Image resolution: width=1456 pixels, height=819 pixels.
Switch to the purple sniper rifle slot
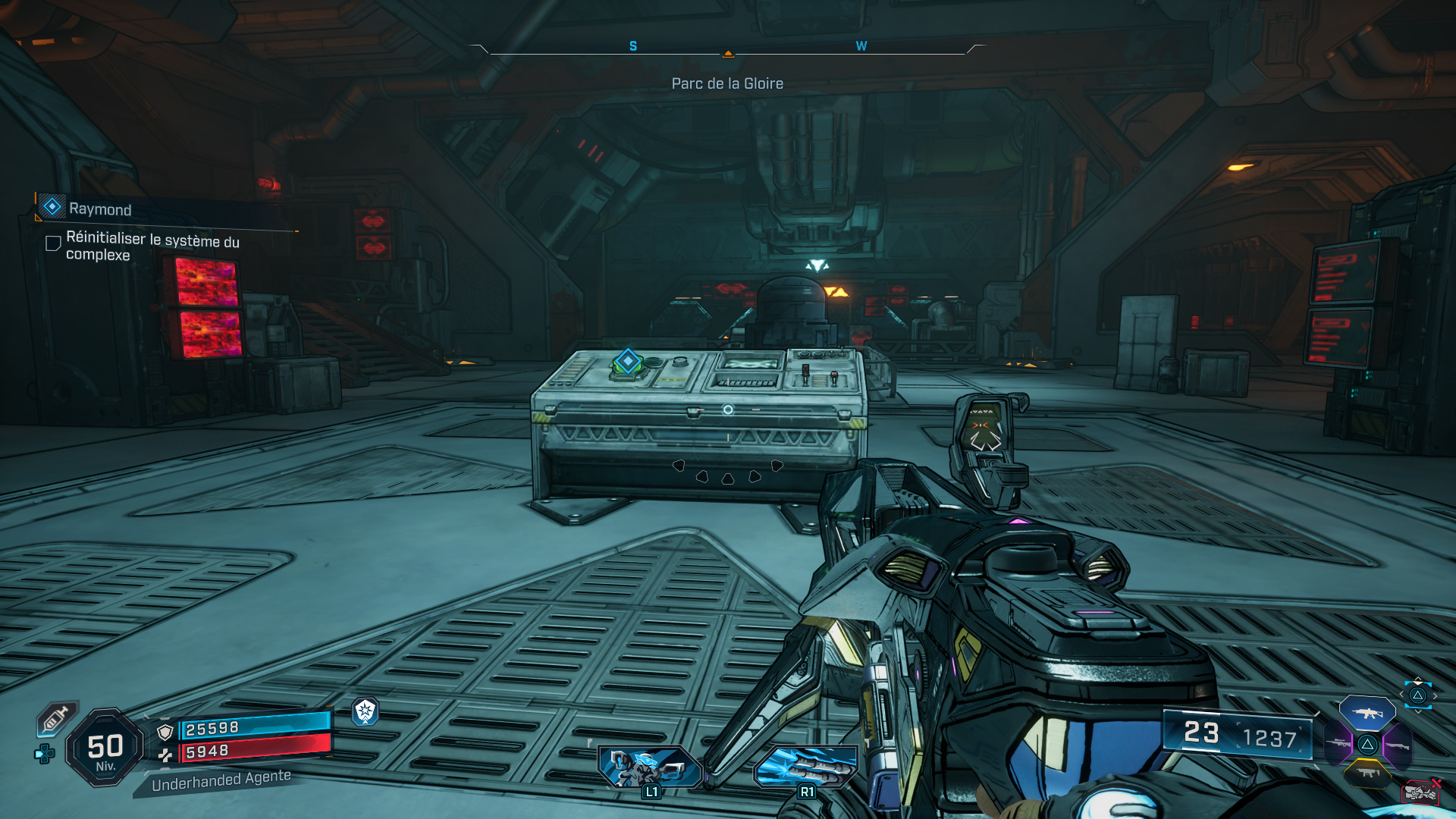[x=1338, y=744]
